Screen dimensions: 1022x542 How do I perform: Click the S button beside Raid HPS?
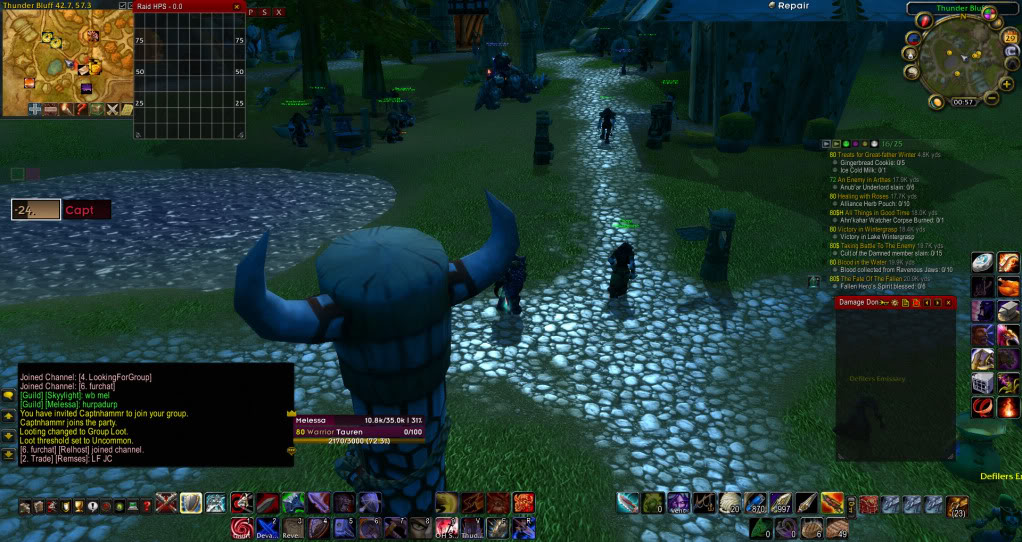(x=264, y=12)
